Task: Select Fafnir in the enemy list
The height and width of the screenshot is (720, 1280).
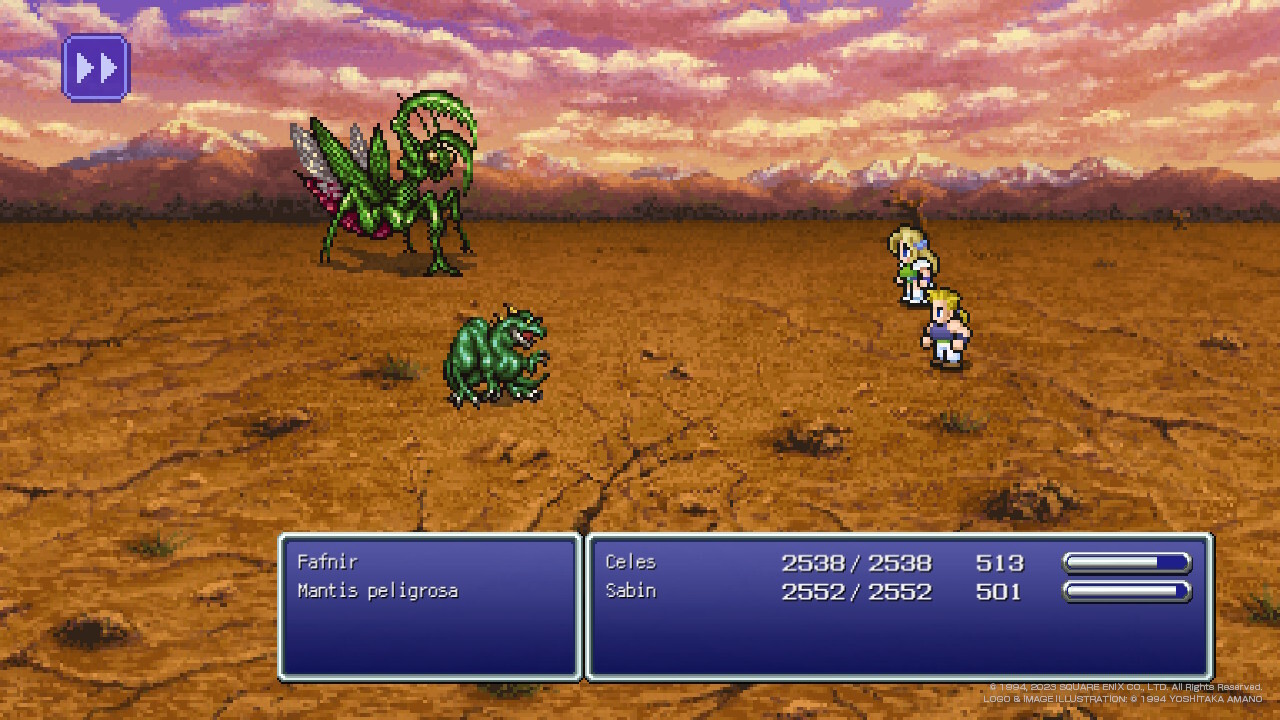Action: click(327, 562)
